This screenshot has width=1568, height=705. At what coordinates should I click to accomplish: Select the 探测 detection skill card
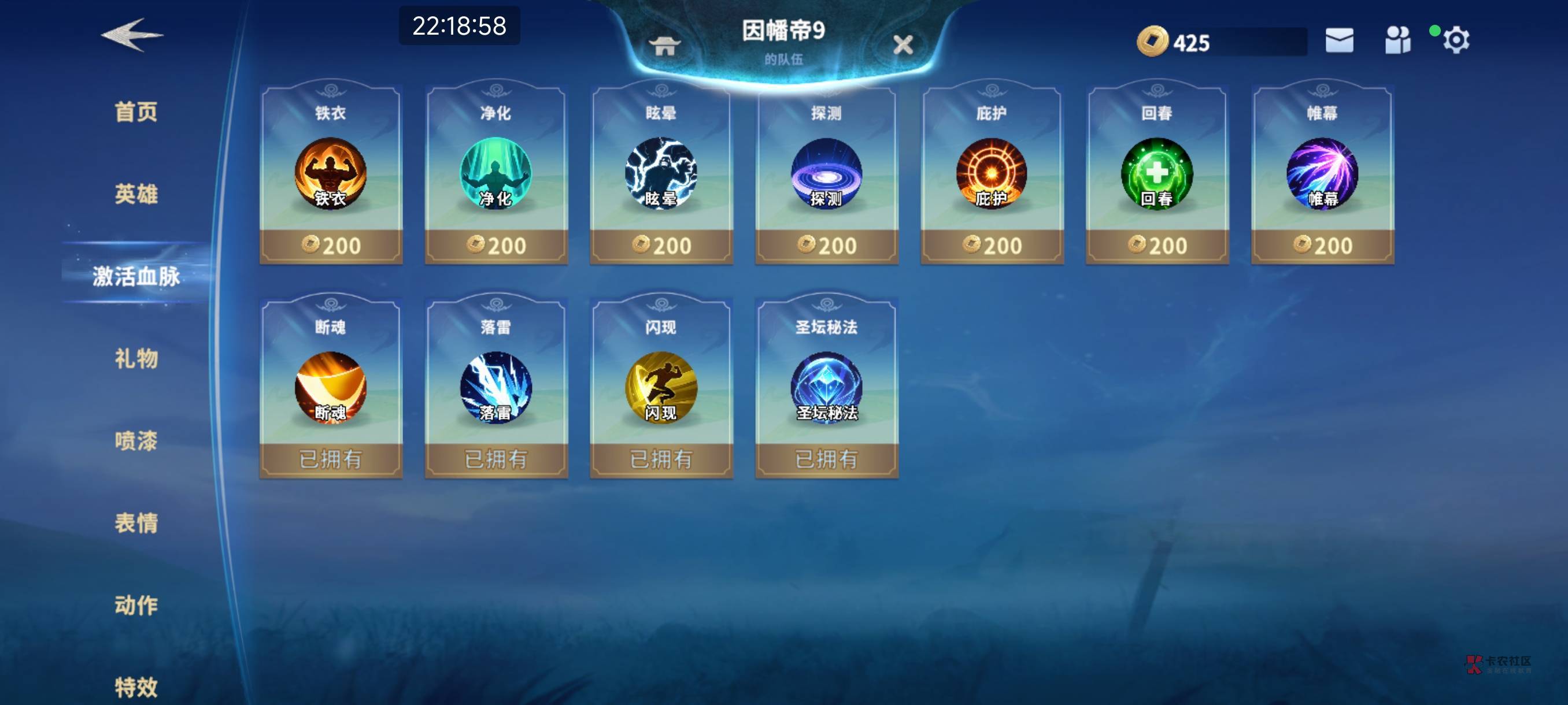point(826,176)
